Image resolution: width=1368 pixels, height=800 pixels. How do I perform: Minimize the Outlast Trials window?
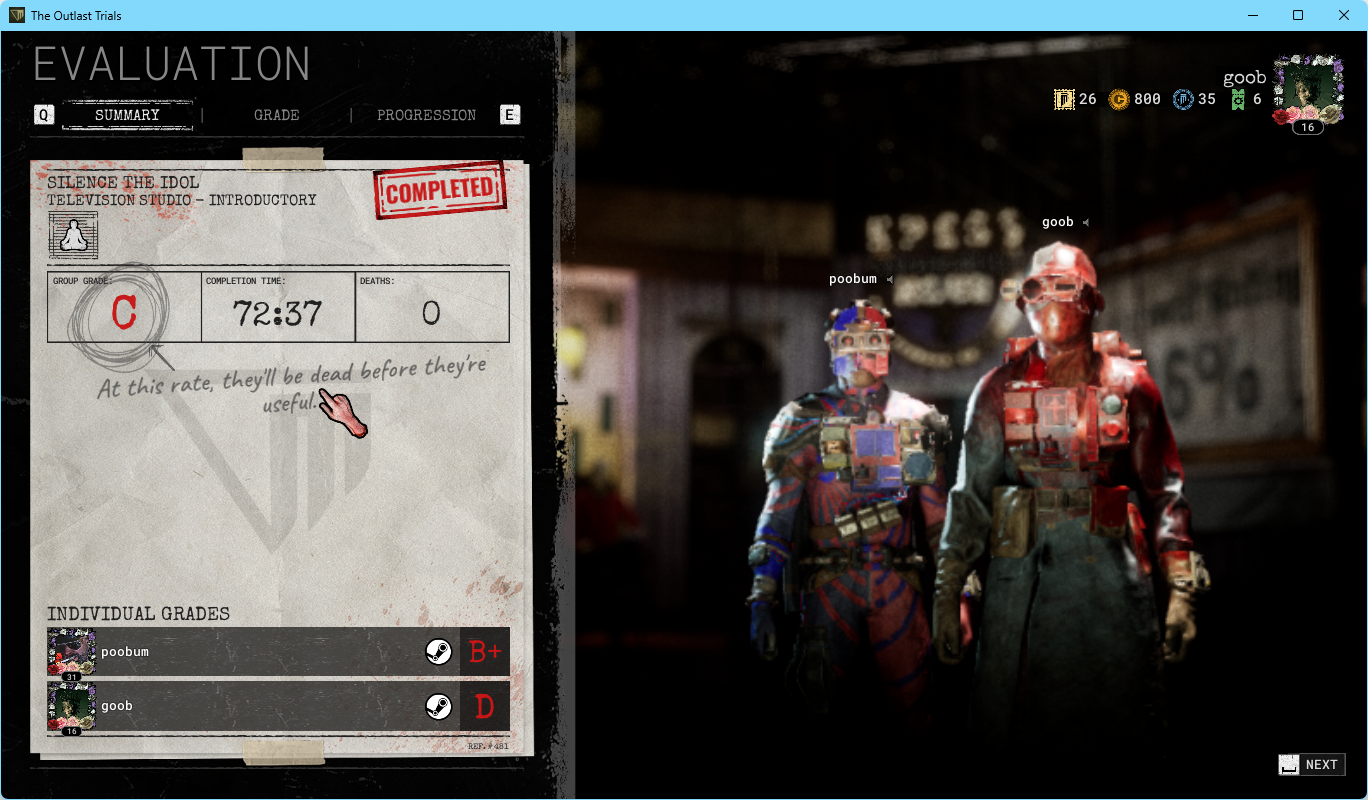[x=1252, y=15]
